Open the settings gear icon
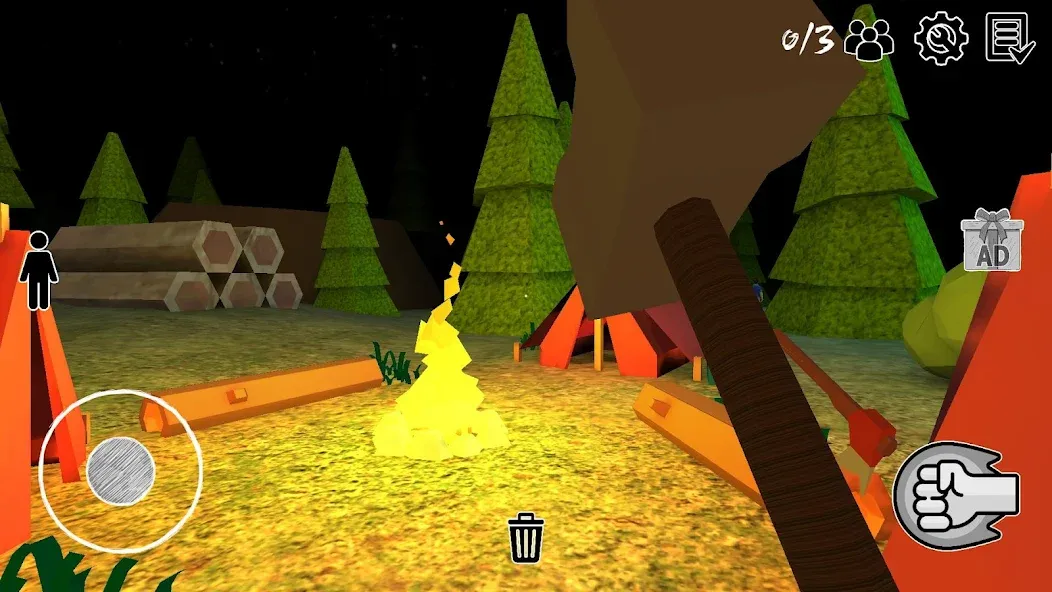1052x592 pixels. click(x=941, y=39)
